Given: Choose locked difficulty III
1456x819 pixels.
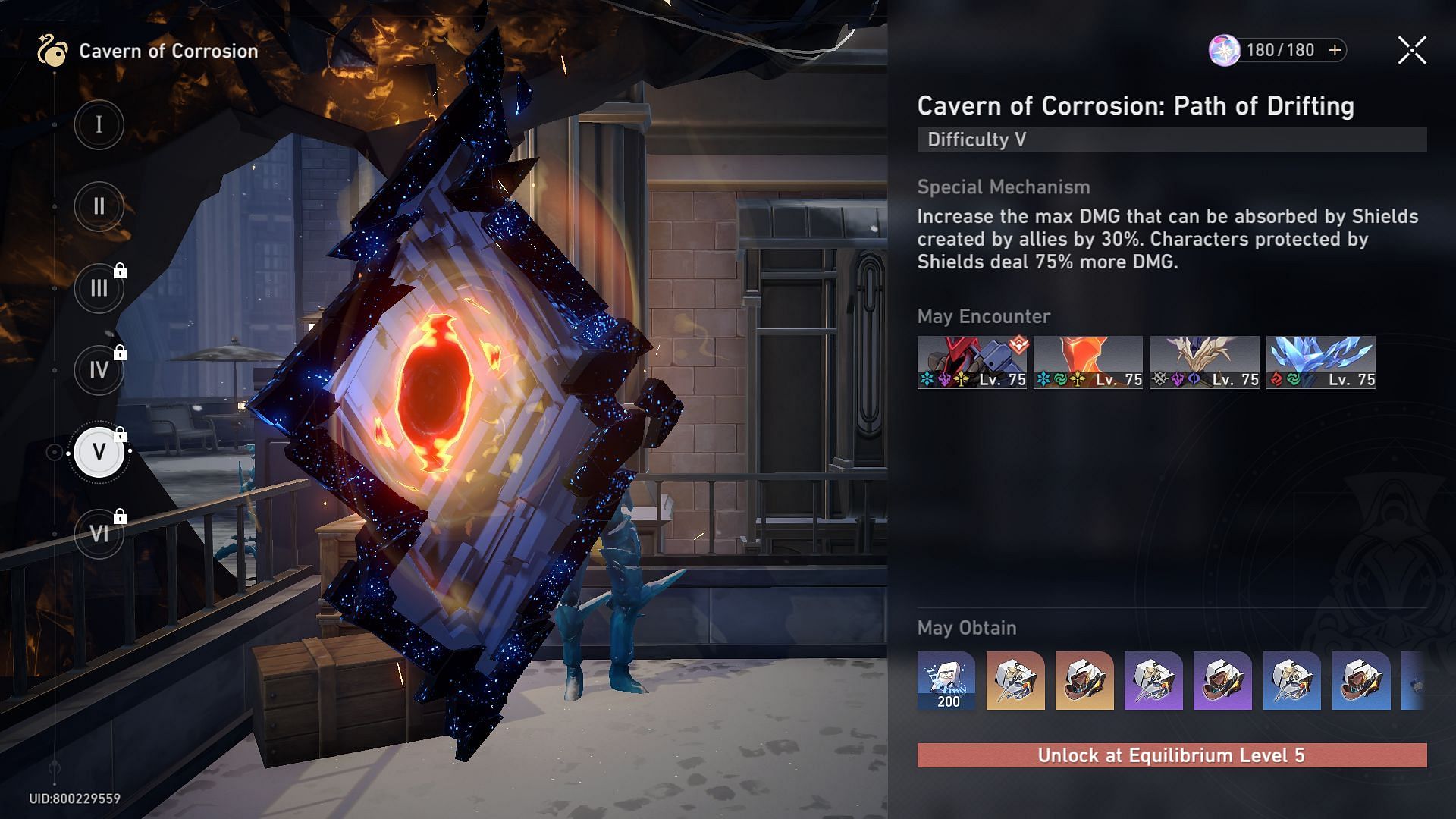Looking at the screenshot, I should [x=99, y=288].
